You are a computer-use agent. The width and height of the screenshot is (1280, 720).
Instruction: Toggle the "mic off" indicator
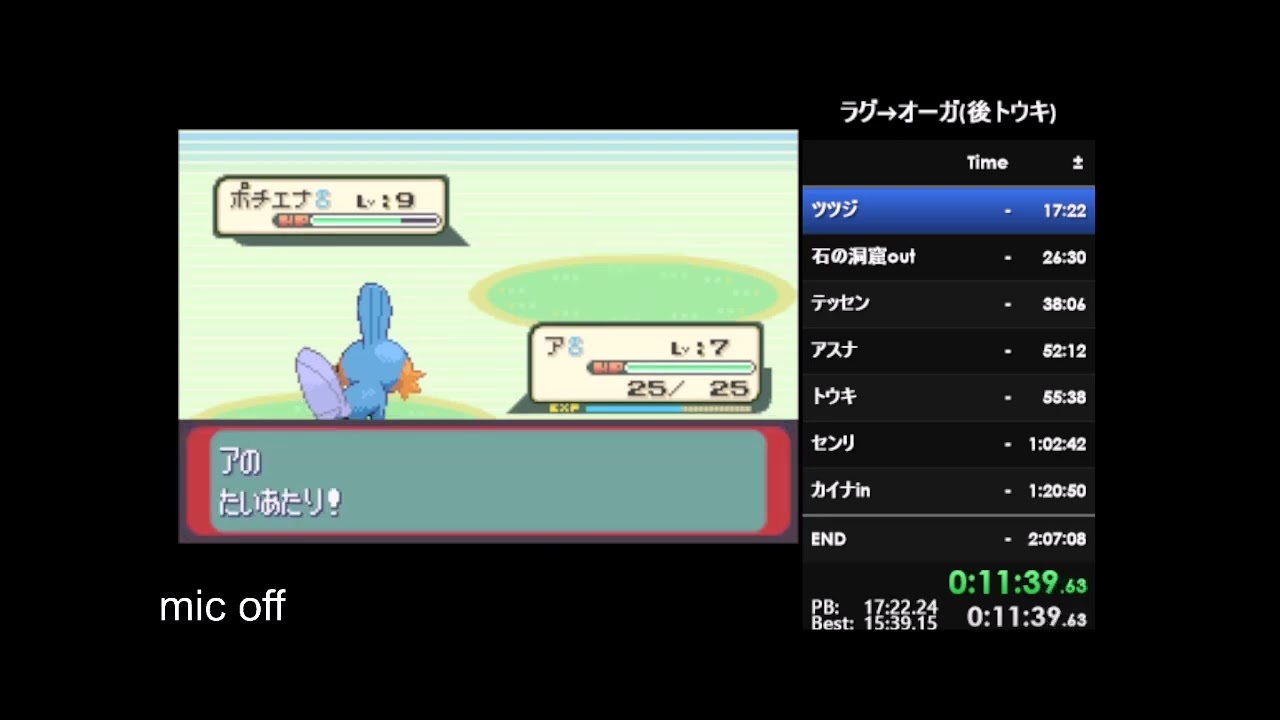point(222,606)
